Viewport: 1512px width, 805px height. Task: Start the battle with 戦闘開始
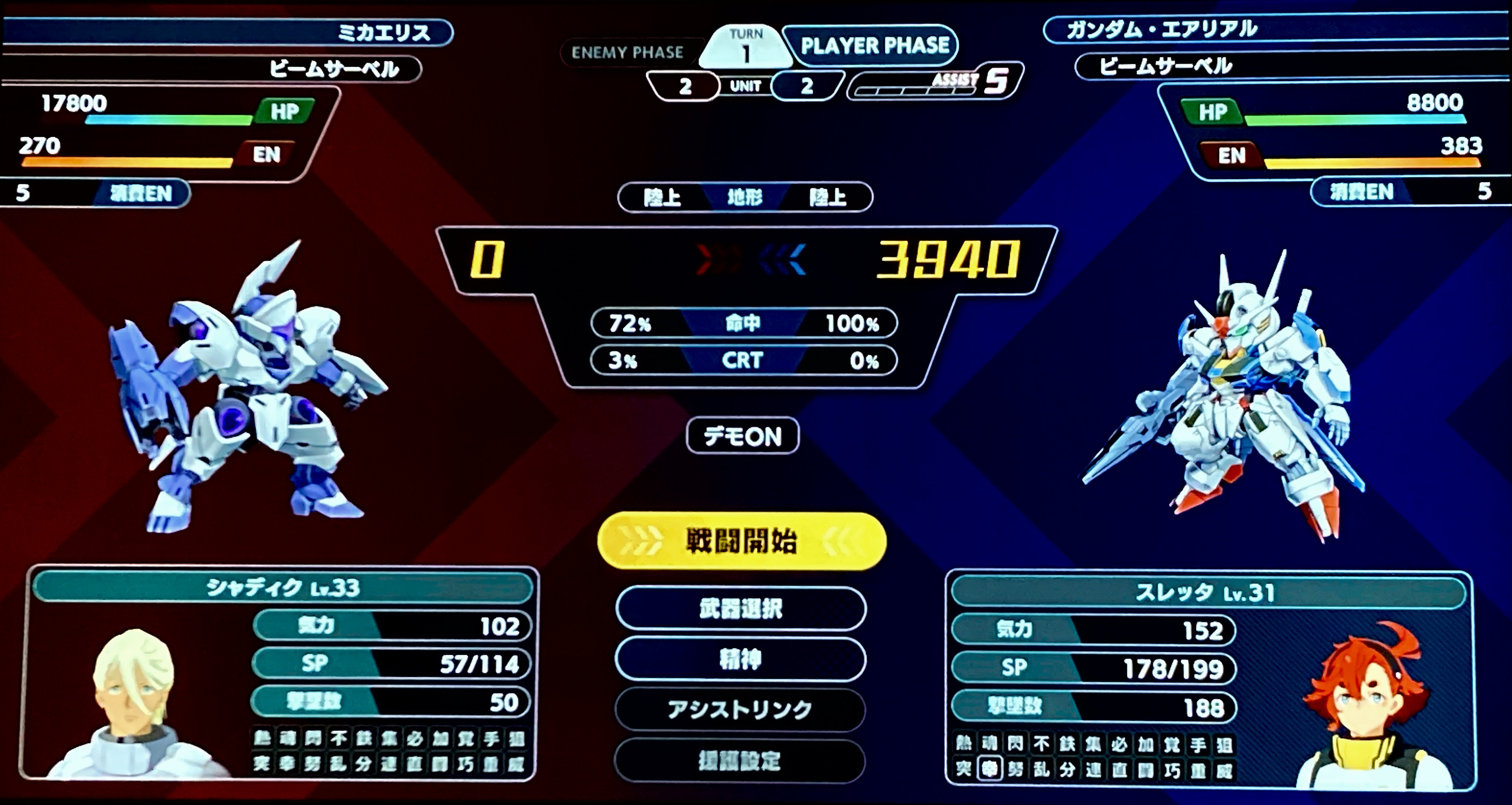[x=741, y=541]
